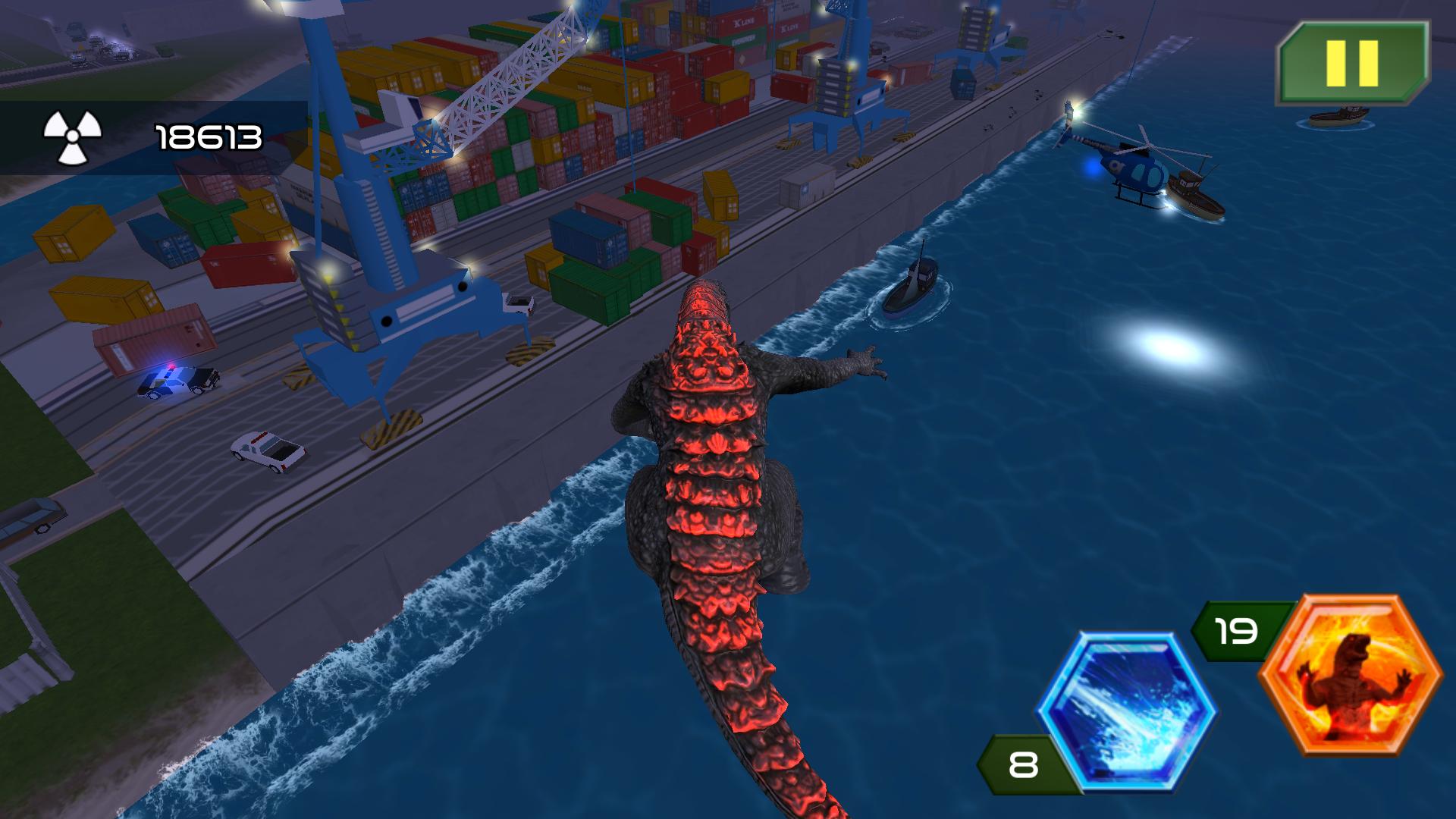Activate the blue atomic breath ability
Viewport: 1456px width, 819px height.
(1127, 713)
